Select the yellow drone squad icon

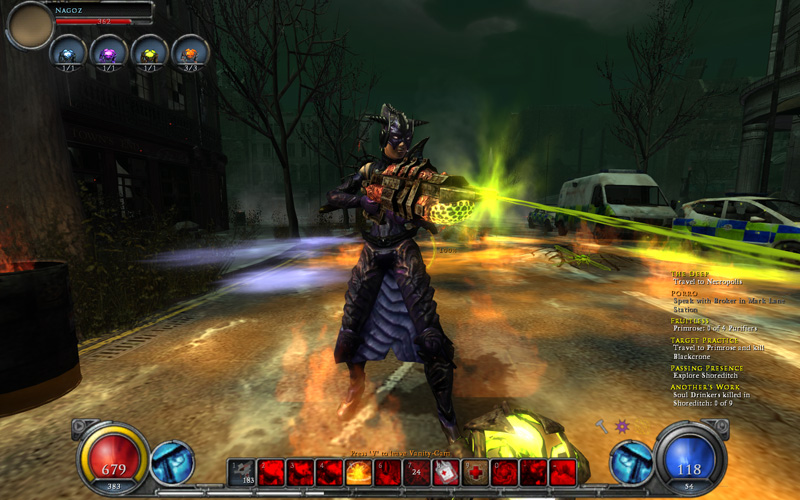tap(149, 52)
